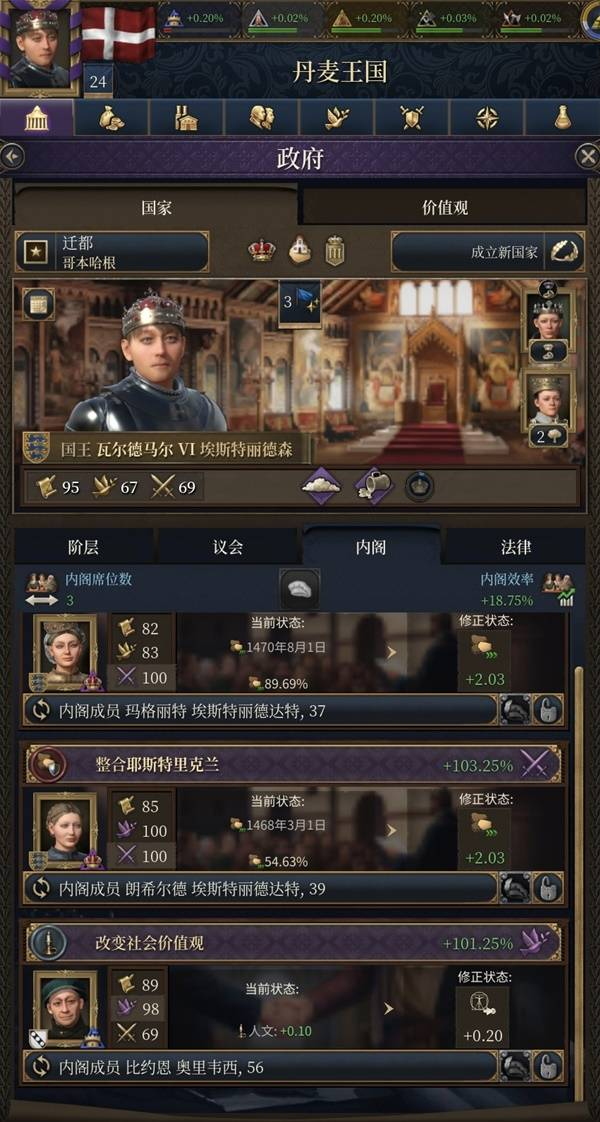Click the calendar icon on throne room
Viewport: 600px width, 1122px height.
pyautogui.click(x=38, y=305)
